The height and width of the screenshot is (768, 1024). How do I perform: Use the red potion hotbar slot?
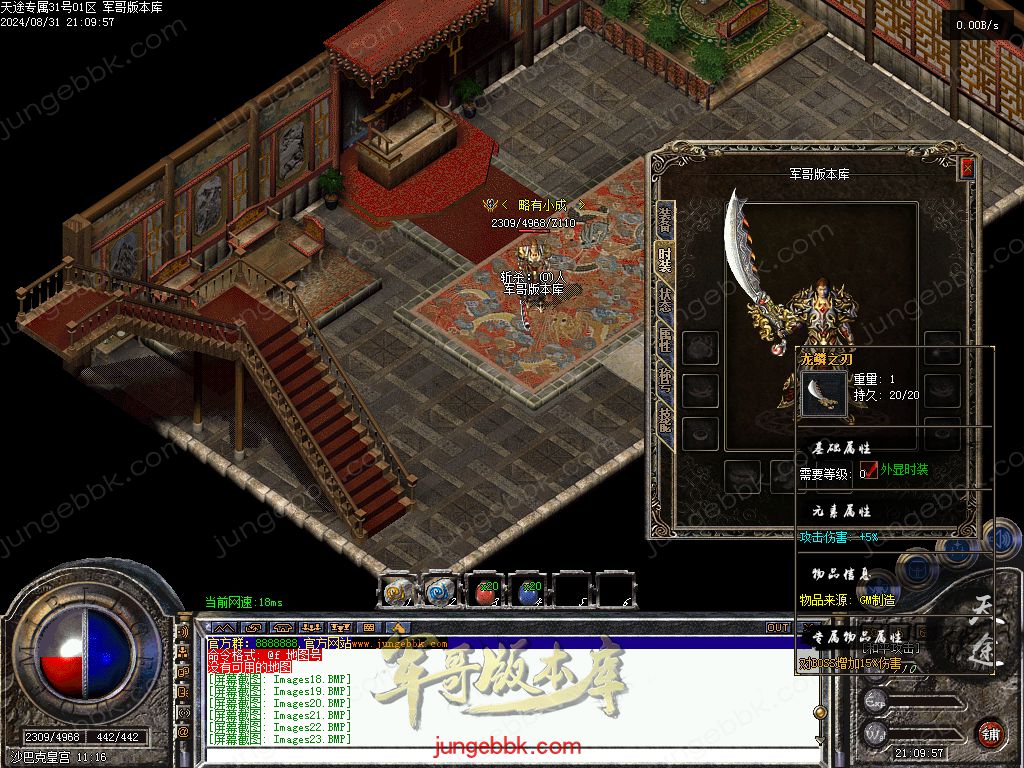pos(485,591)
